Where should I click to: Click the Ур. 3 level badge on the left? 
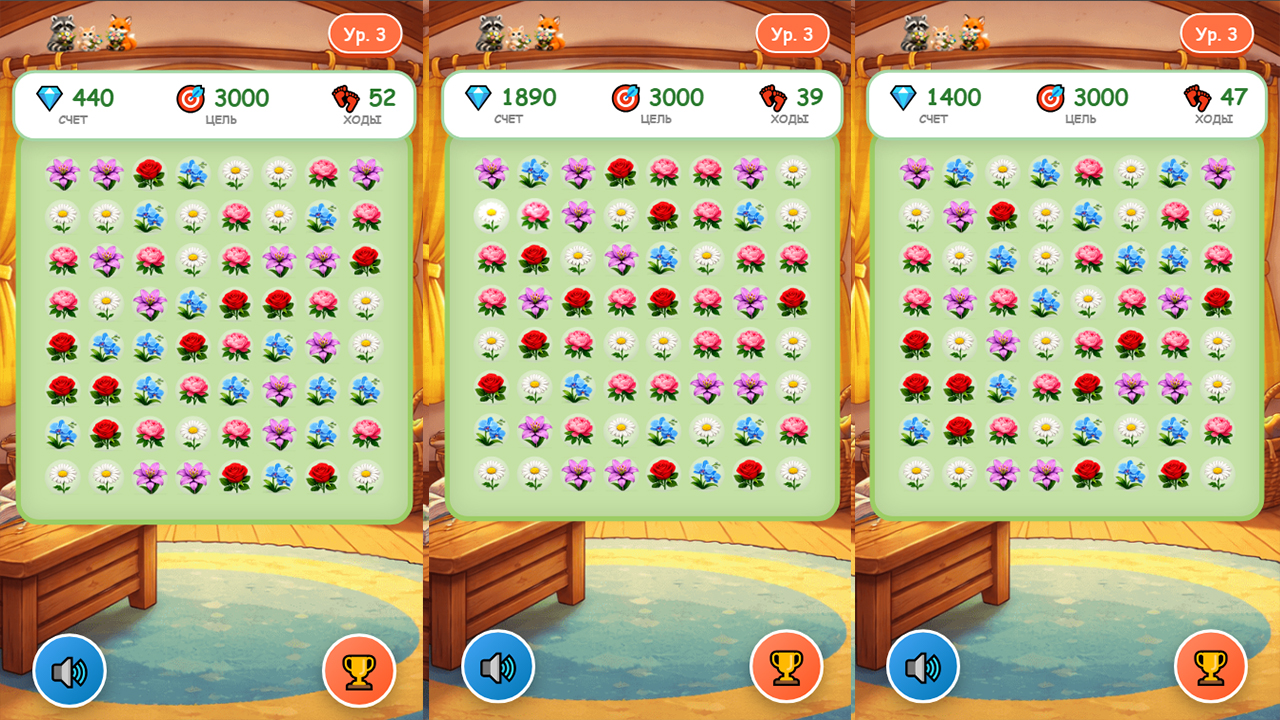364,33
